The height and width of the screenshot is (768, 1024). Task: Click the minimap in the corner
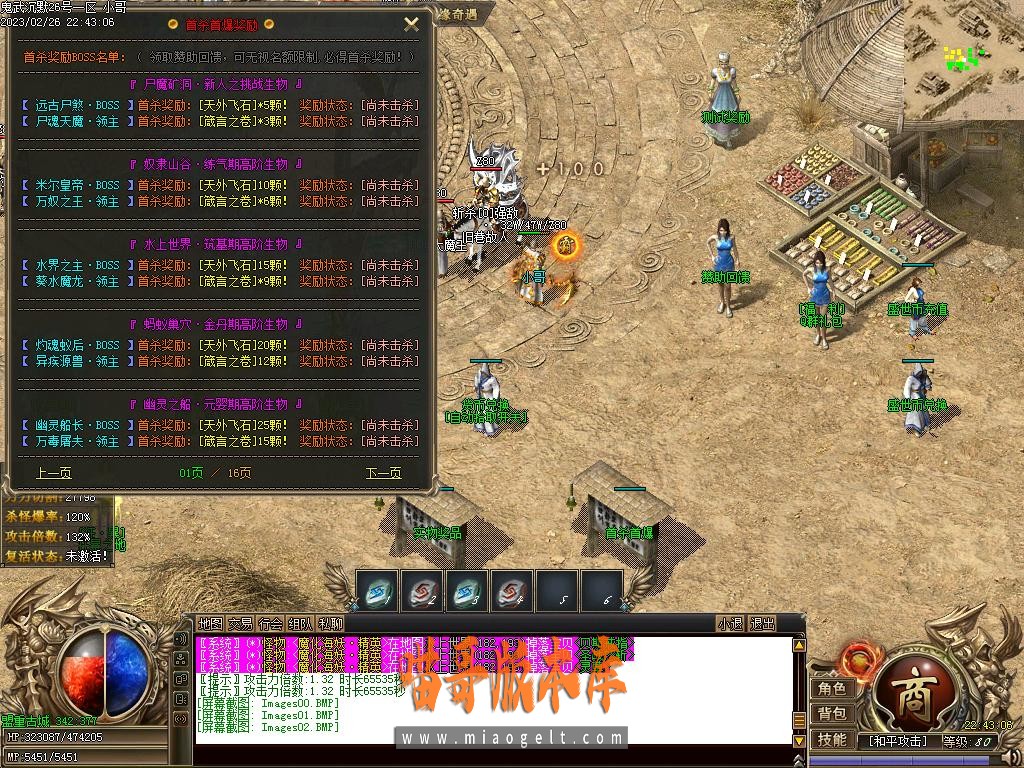(x=964, y=60)
